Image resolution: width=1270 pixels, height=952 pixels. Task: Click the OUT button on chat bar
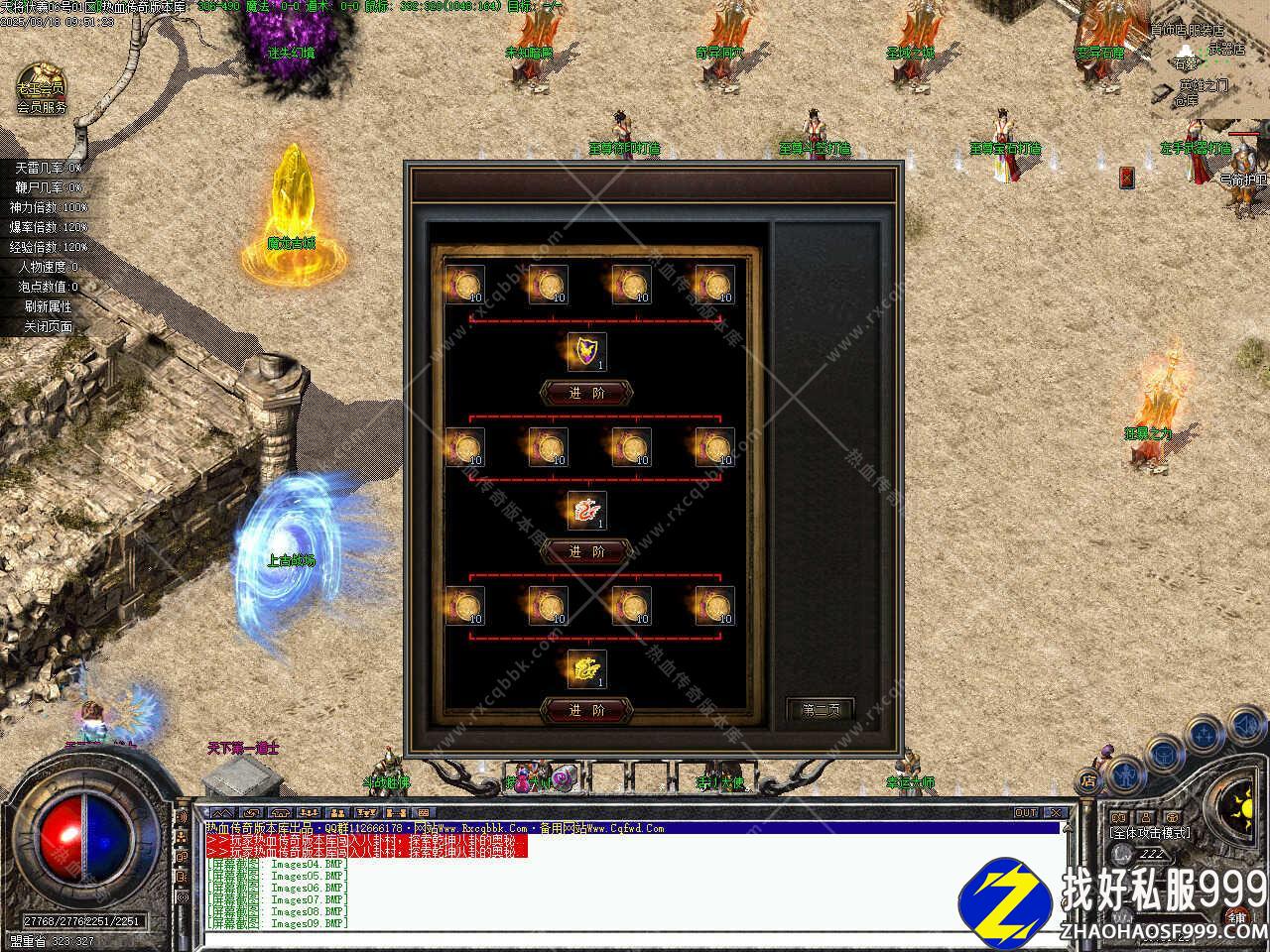1026,813
